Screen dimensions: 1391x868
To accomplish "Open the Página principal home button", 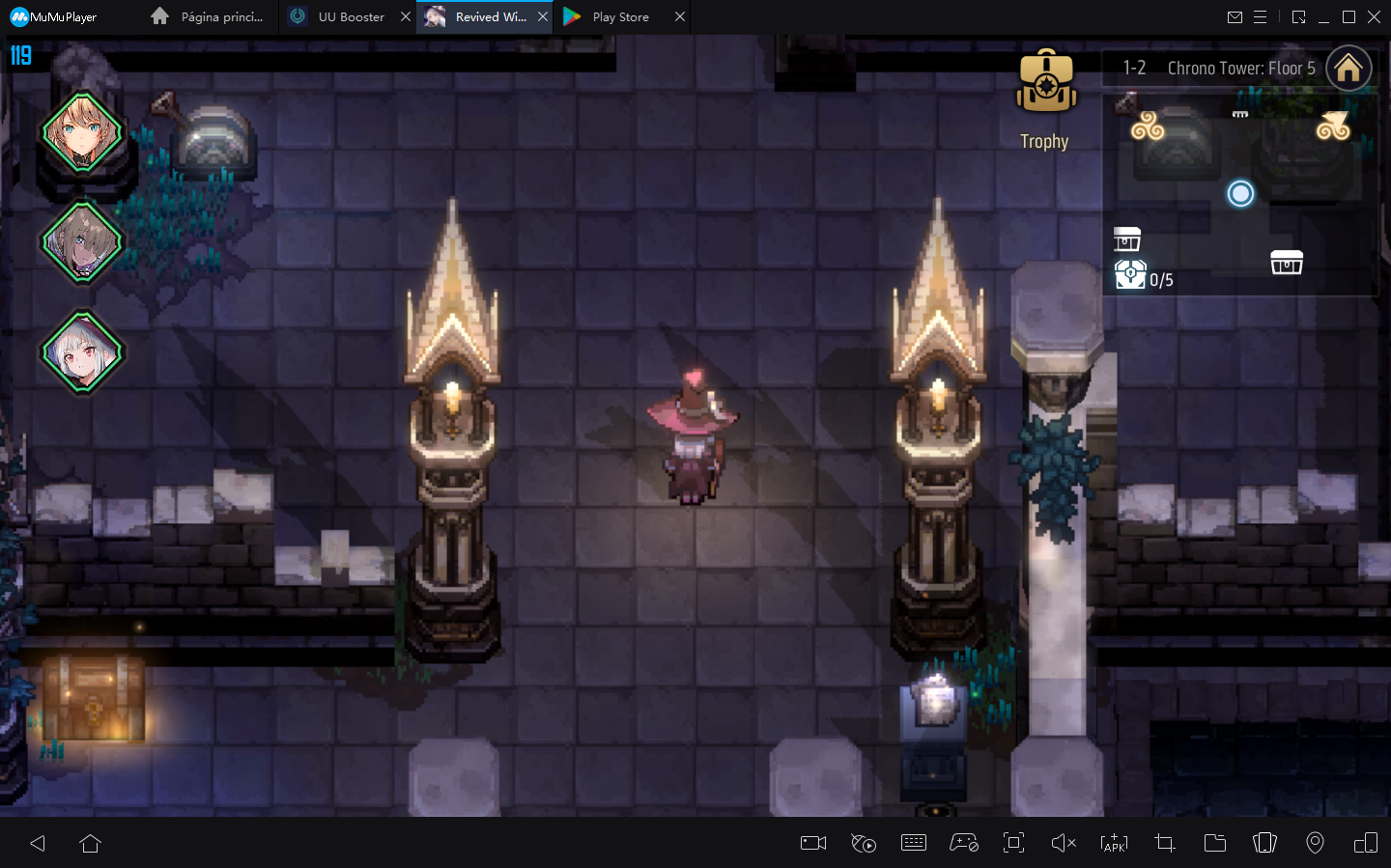I will click(x=208, y=16).
